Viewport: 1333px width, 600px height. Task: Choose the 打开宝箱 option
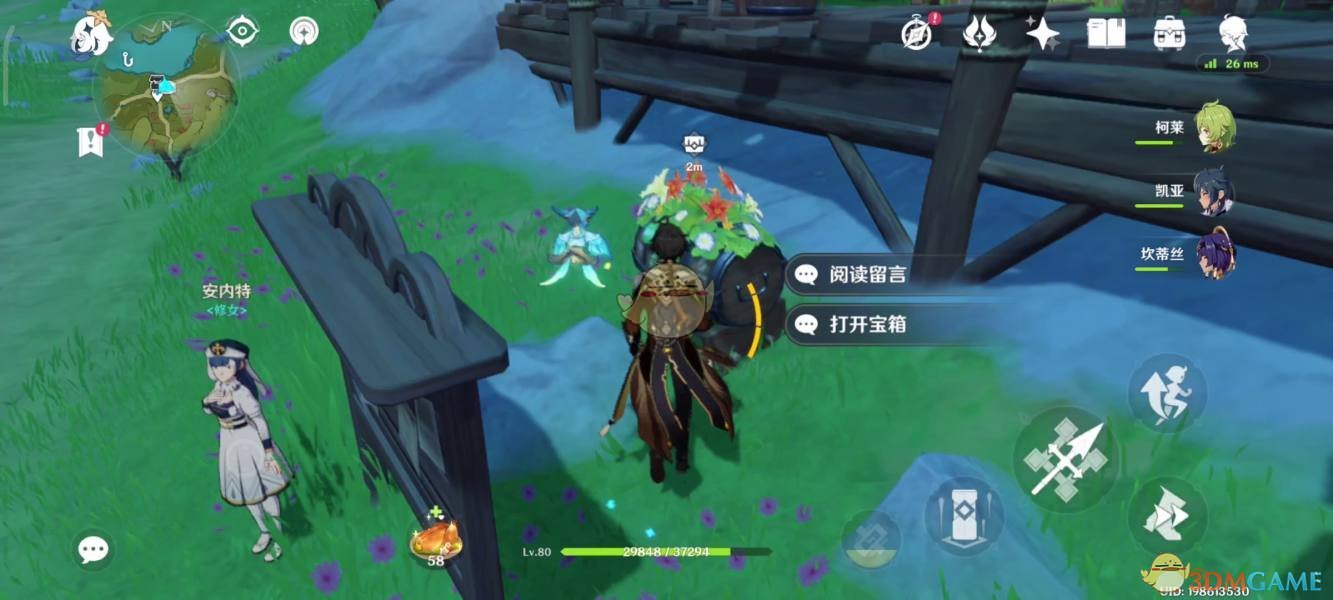coord(866,324)
